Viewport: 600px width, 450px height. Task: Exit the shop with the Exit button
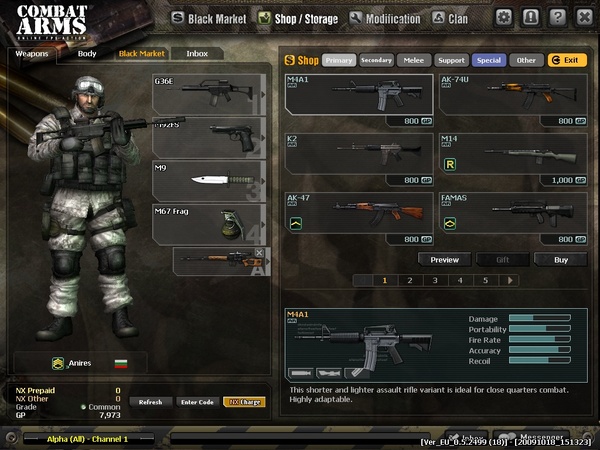(567, 60)
